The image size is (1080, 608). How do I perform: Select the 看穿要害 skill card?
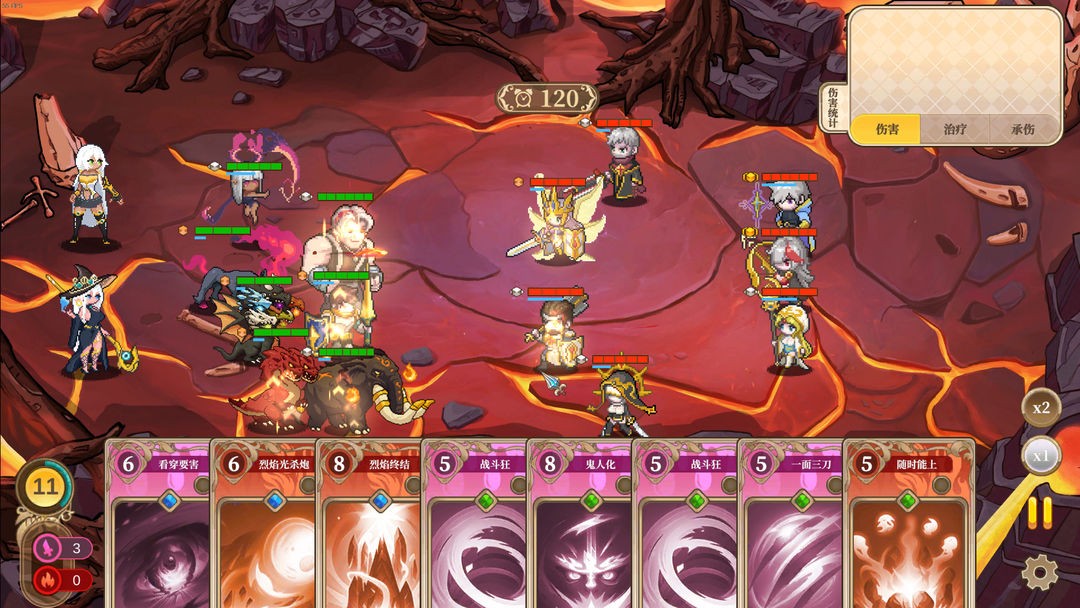tap(158, 525)
